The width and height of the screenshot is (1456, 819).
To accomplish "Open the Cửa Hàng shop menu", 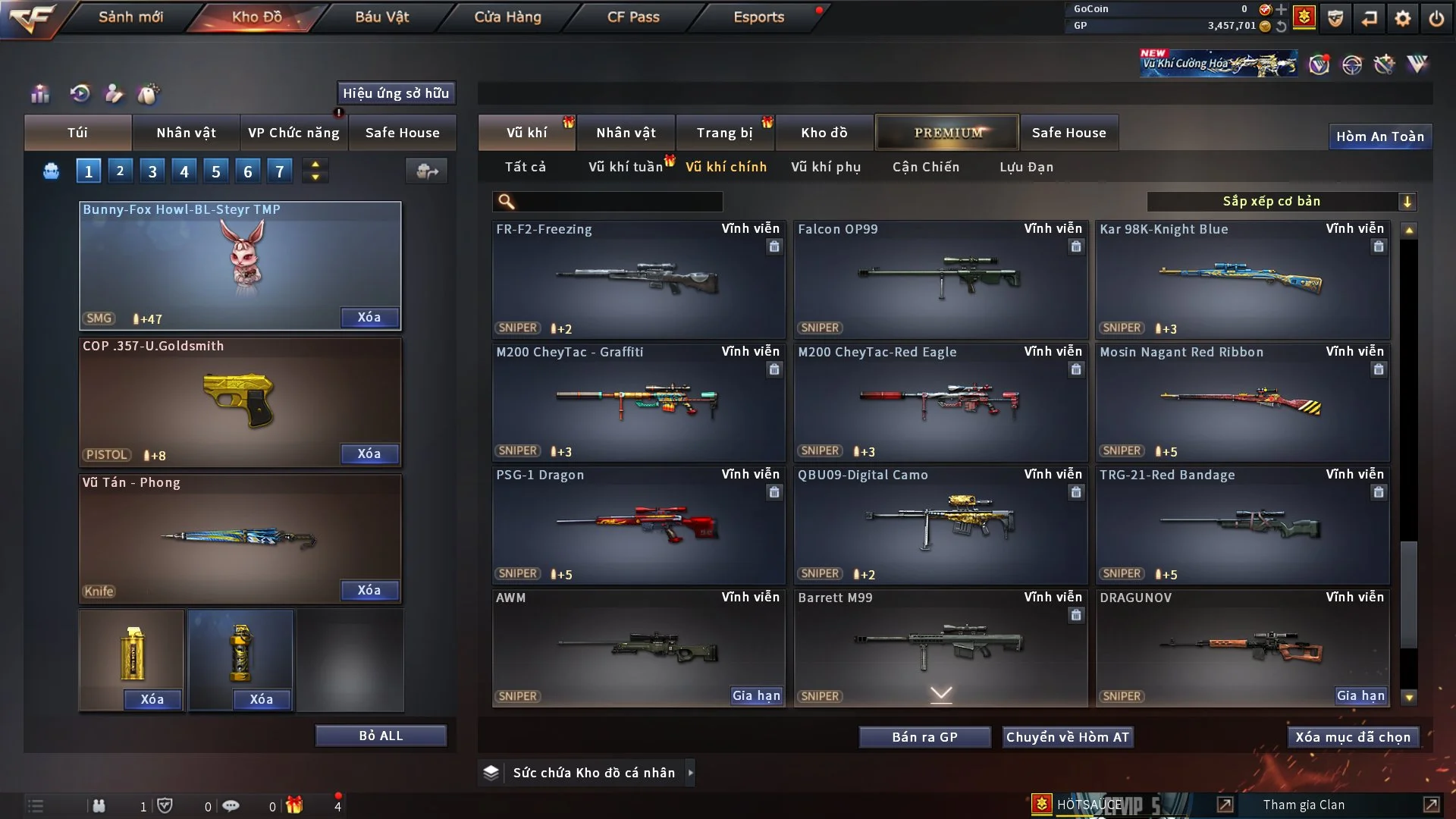I will [x=507, y=17].
